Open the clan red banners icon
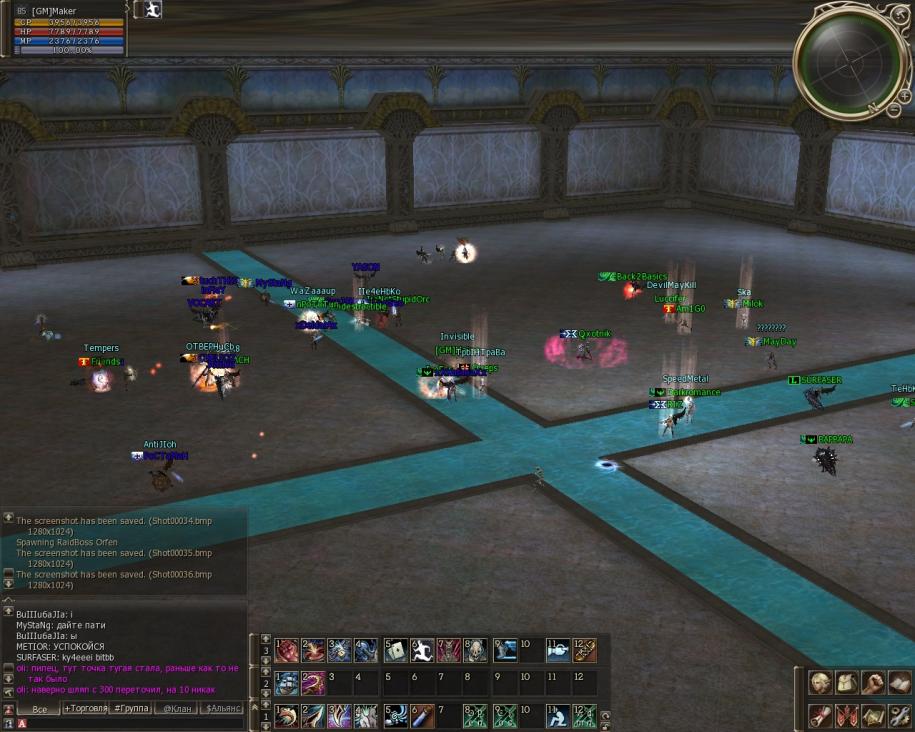Viewport: 915px width, 732px height. (x=846, y=716)
